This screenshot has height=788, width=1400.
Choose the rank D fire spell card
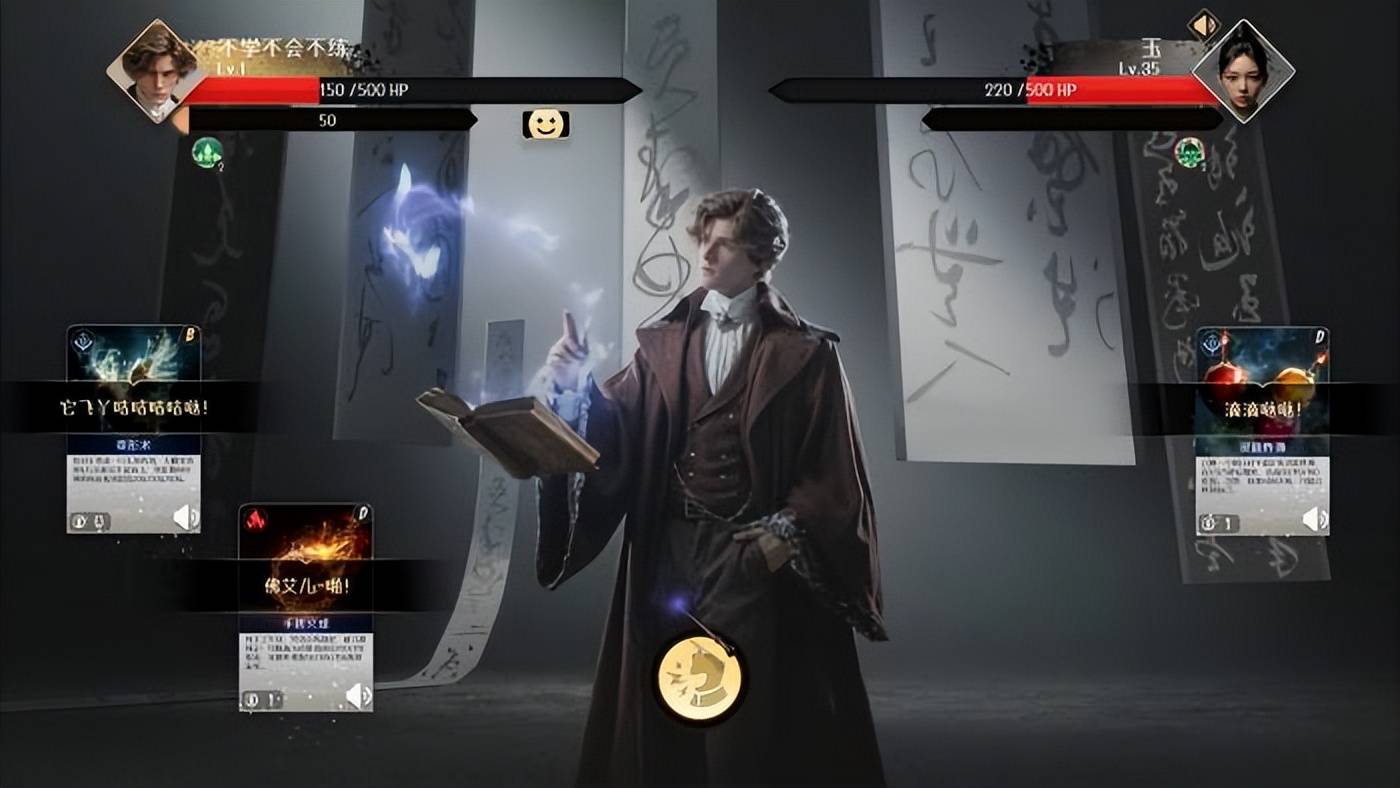(305, 606)
